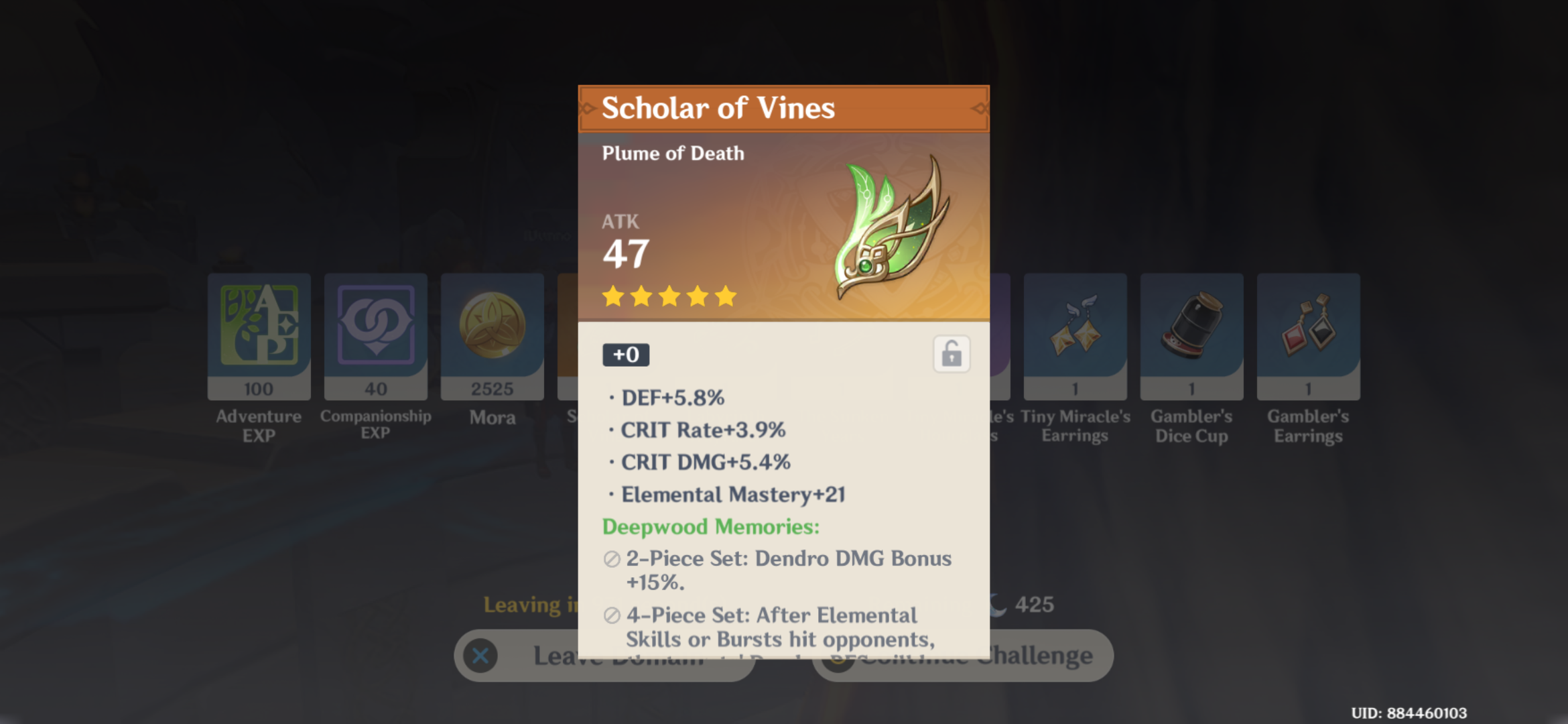Image resolution: width=1568 pixels, height=724 pixels.
Task: Click the +0 enhancement level badge
Action: [625, 355]
